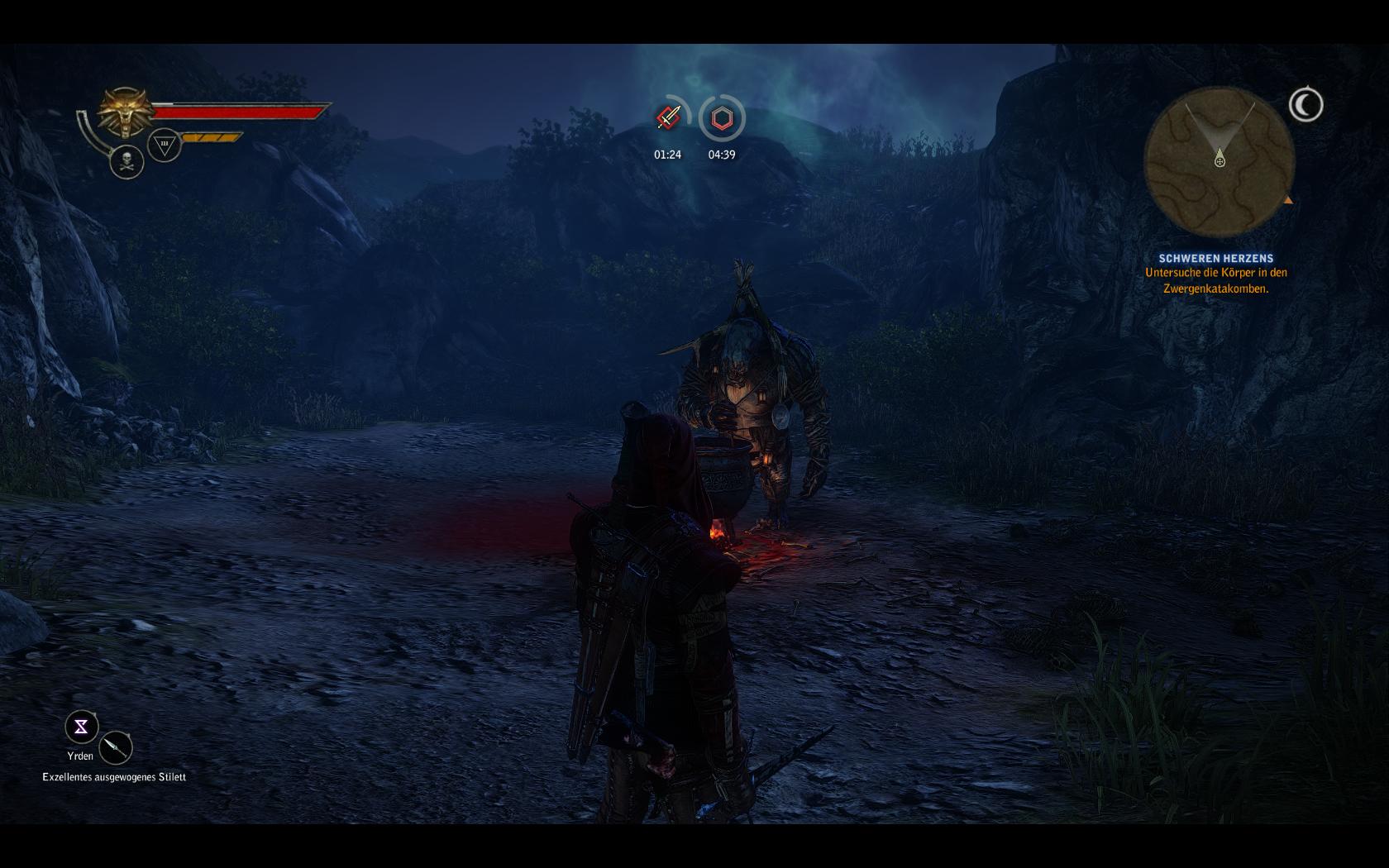The width and height of the screenshot is (1389, 868).
Task: Click the vigor triangle sign icon
Action: 165,145
